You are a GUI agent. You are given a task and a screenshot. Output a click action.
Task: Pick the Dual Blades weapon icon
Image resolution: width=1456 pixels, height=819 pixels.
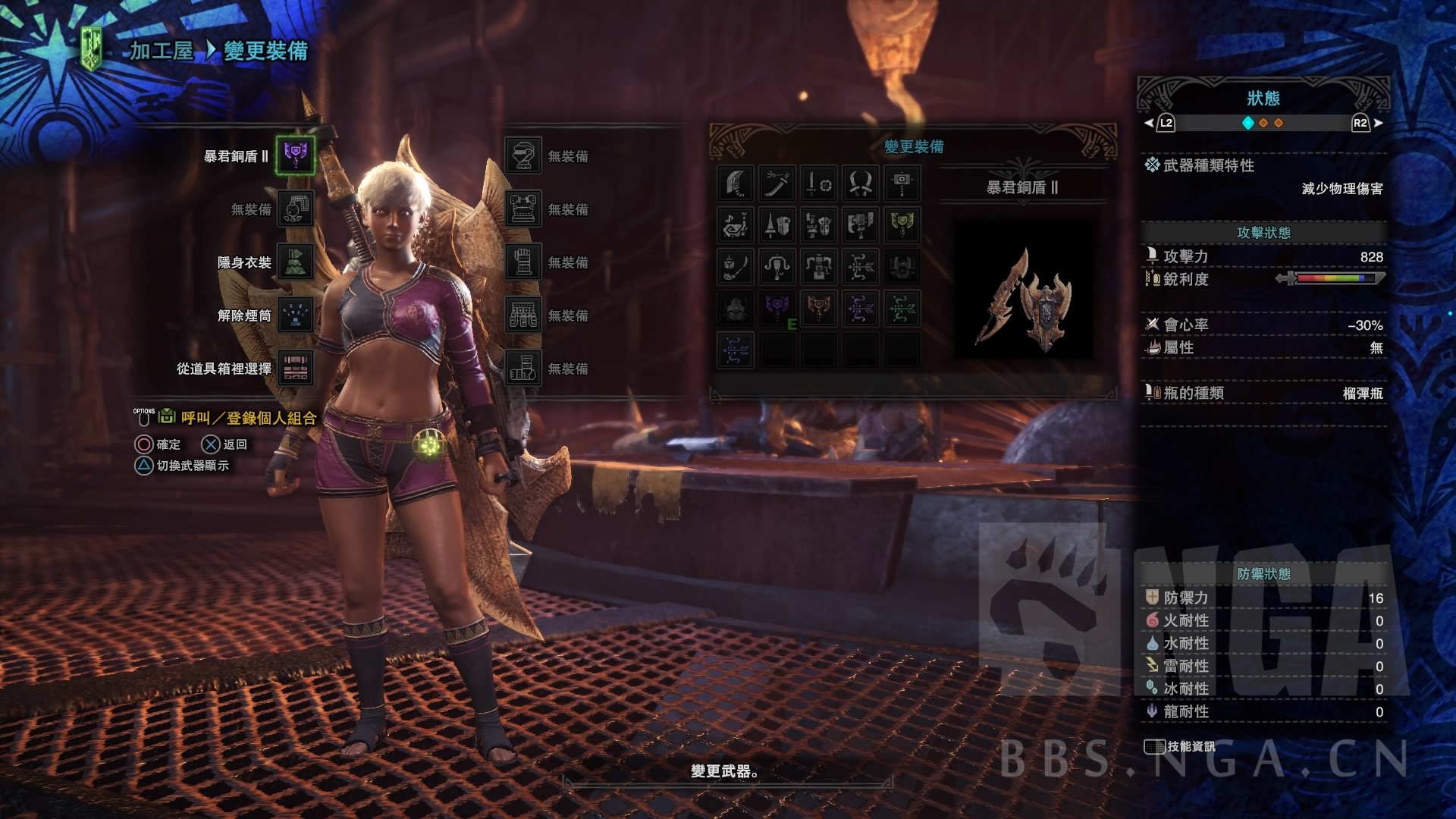click(860, 184)
